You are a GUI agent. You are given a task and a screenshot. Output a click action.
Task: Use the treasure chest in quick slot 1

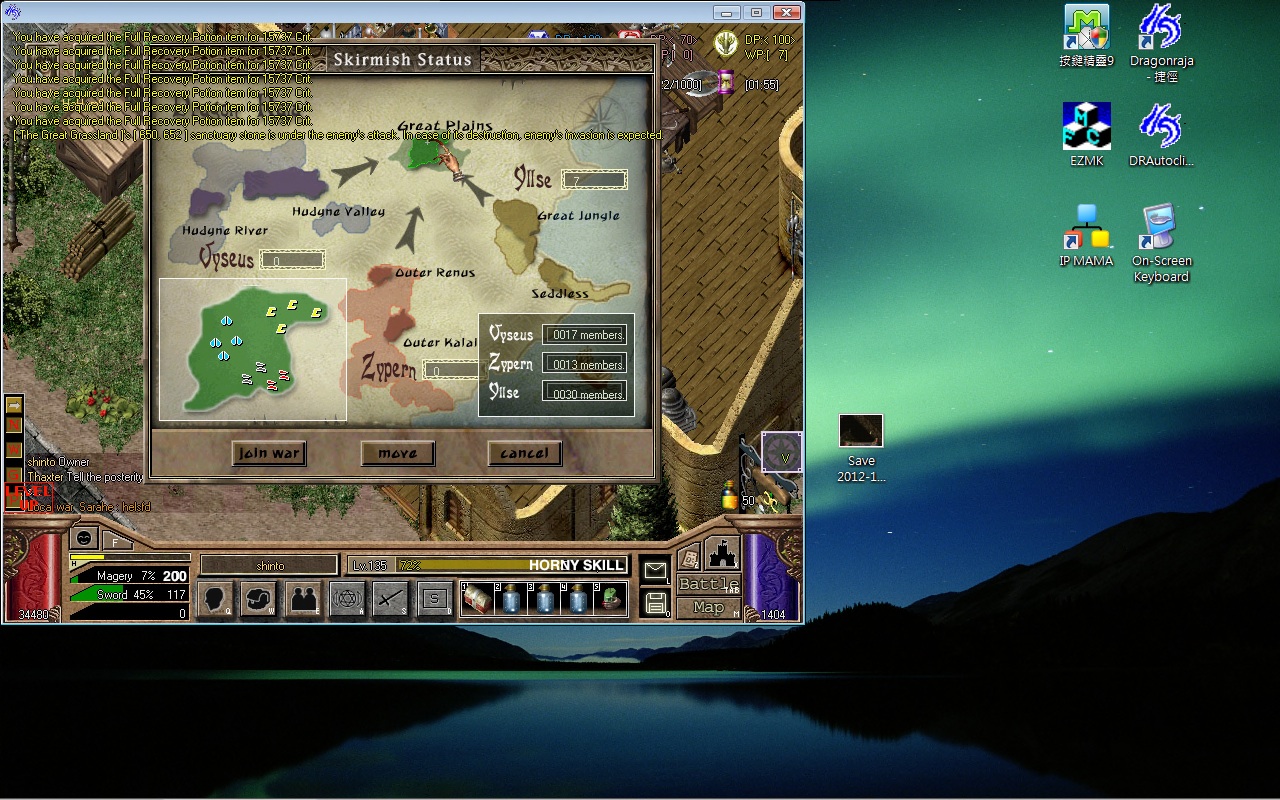pyautogui.click(x=476, y=599)
